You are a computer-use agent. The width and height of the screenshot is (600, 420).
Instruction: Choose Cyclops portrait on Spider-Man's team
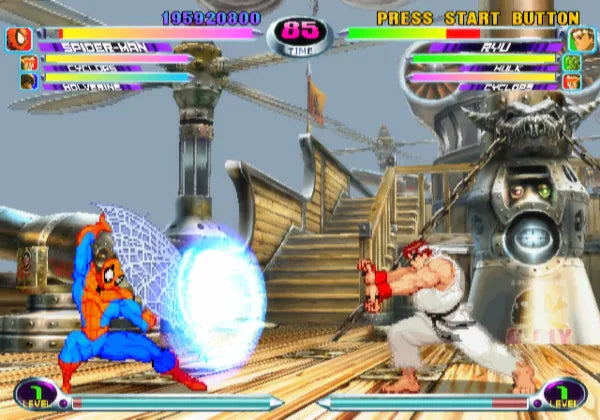(28, 63)
